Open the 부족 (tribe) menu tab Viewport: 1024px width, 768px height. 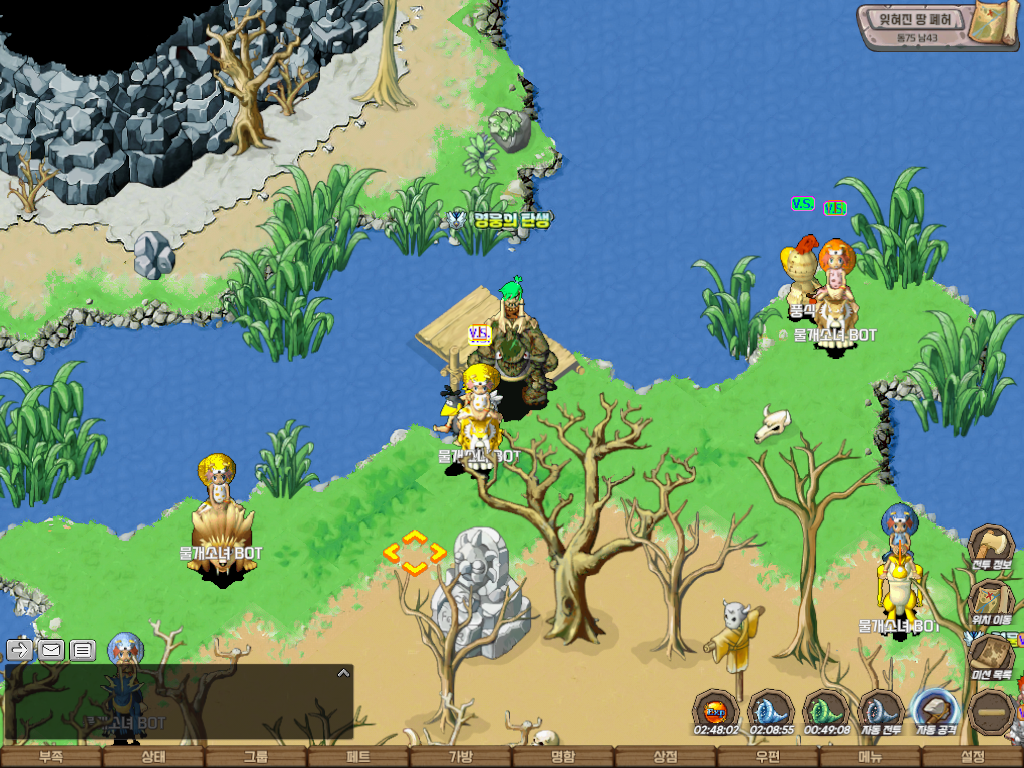[51, 757]
